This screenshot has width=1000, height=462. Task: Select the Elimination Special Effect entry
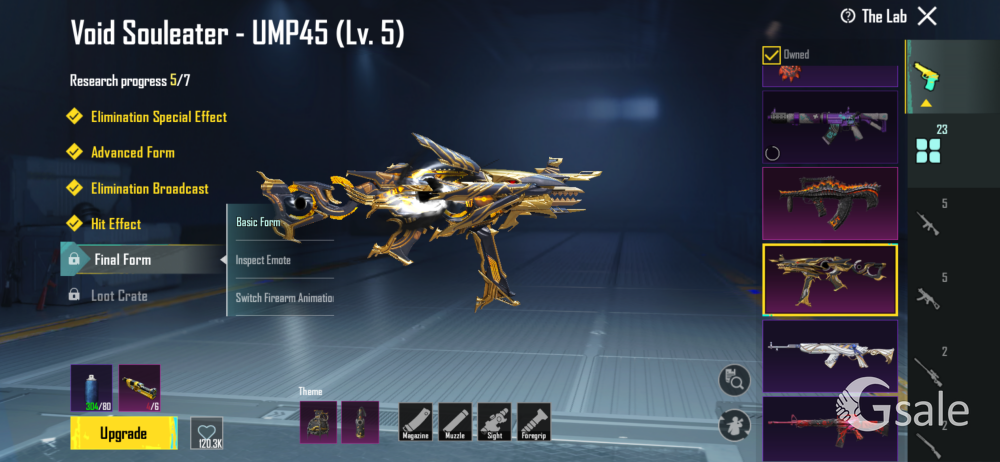[x=158, y=117]
